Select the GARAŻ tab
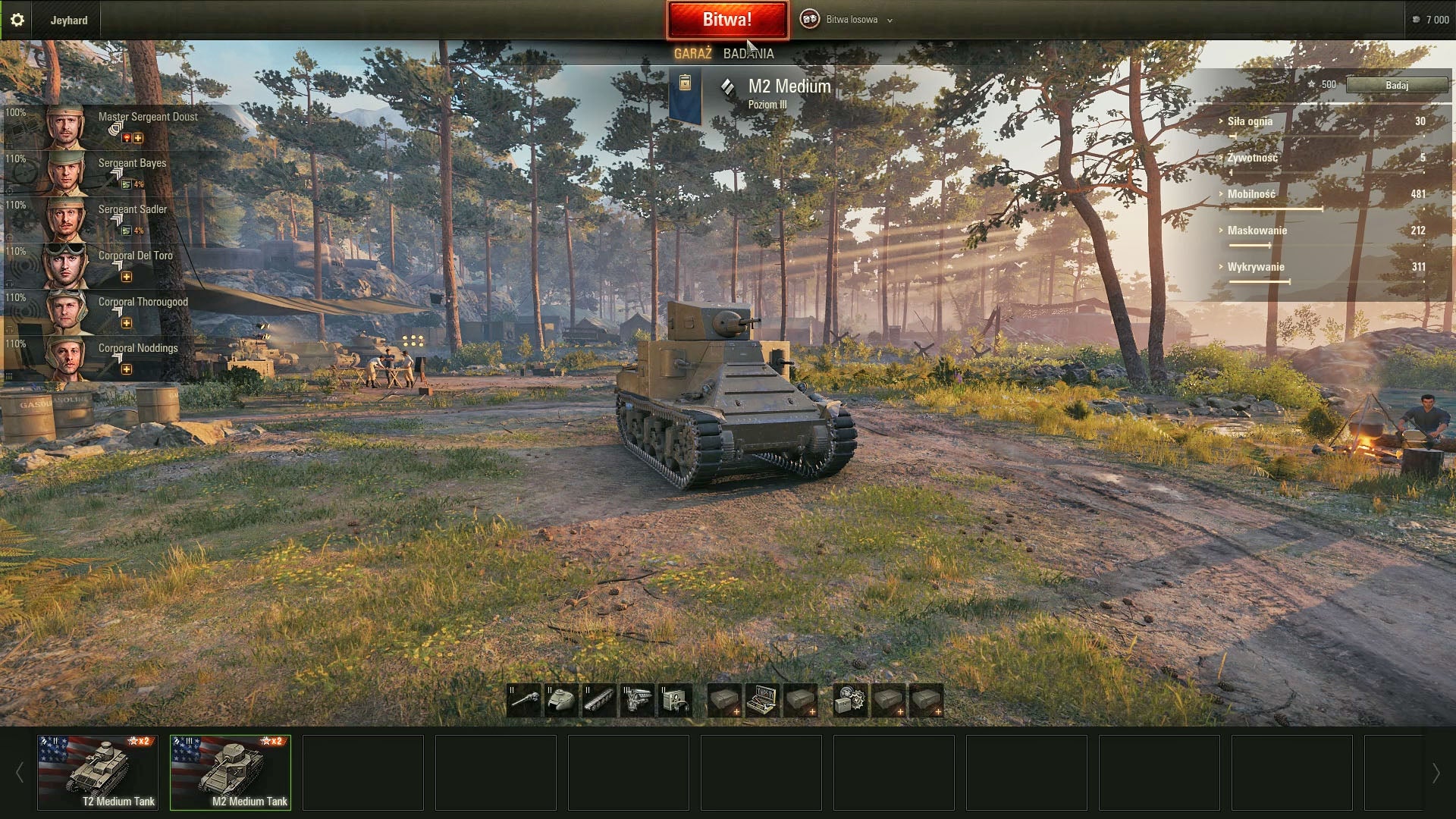Screen dimensions: 1456x819 pos(694,54)
